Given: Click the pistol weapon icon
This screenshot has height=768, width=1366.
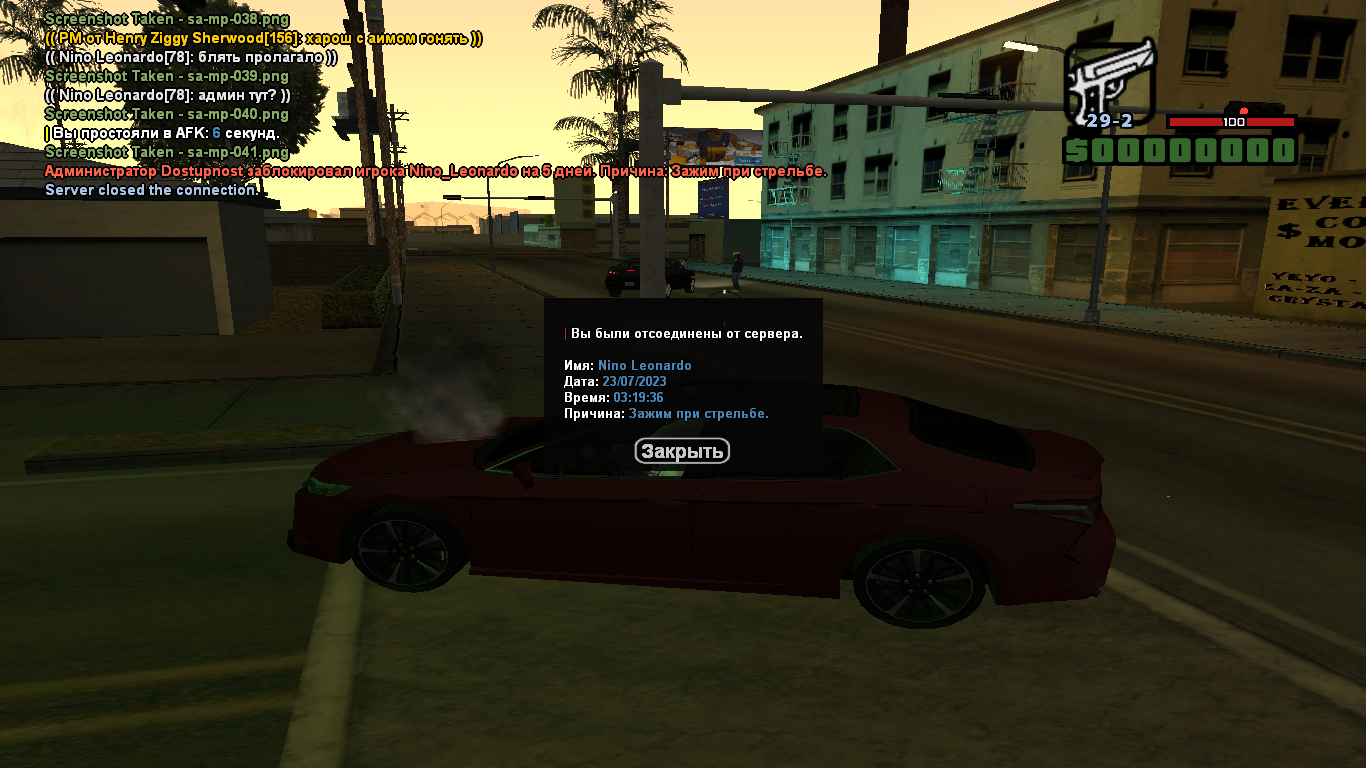Looking at the screenshot, I should [x=1109, y=80].
